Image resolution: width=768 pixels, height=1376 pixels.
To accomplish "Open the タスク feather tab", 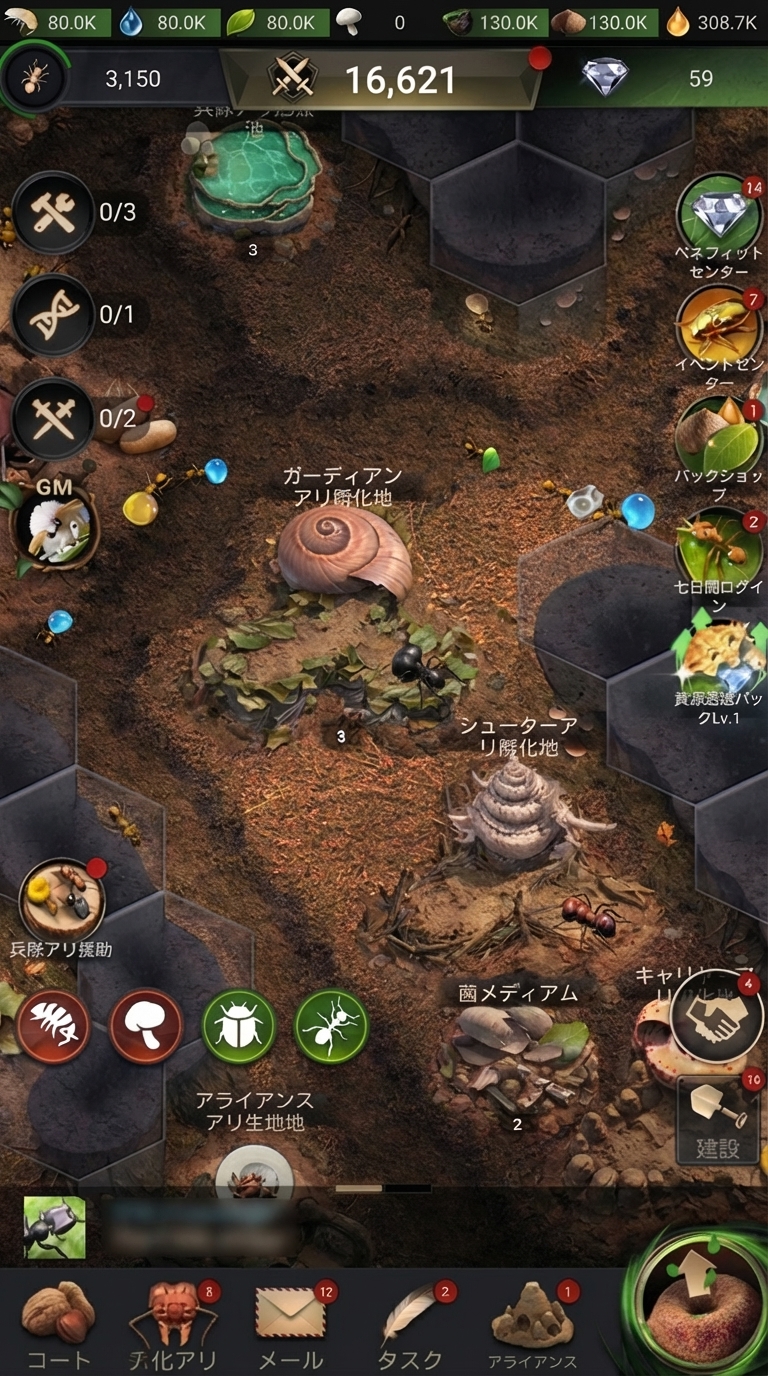I will [x=410, y=1321].
